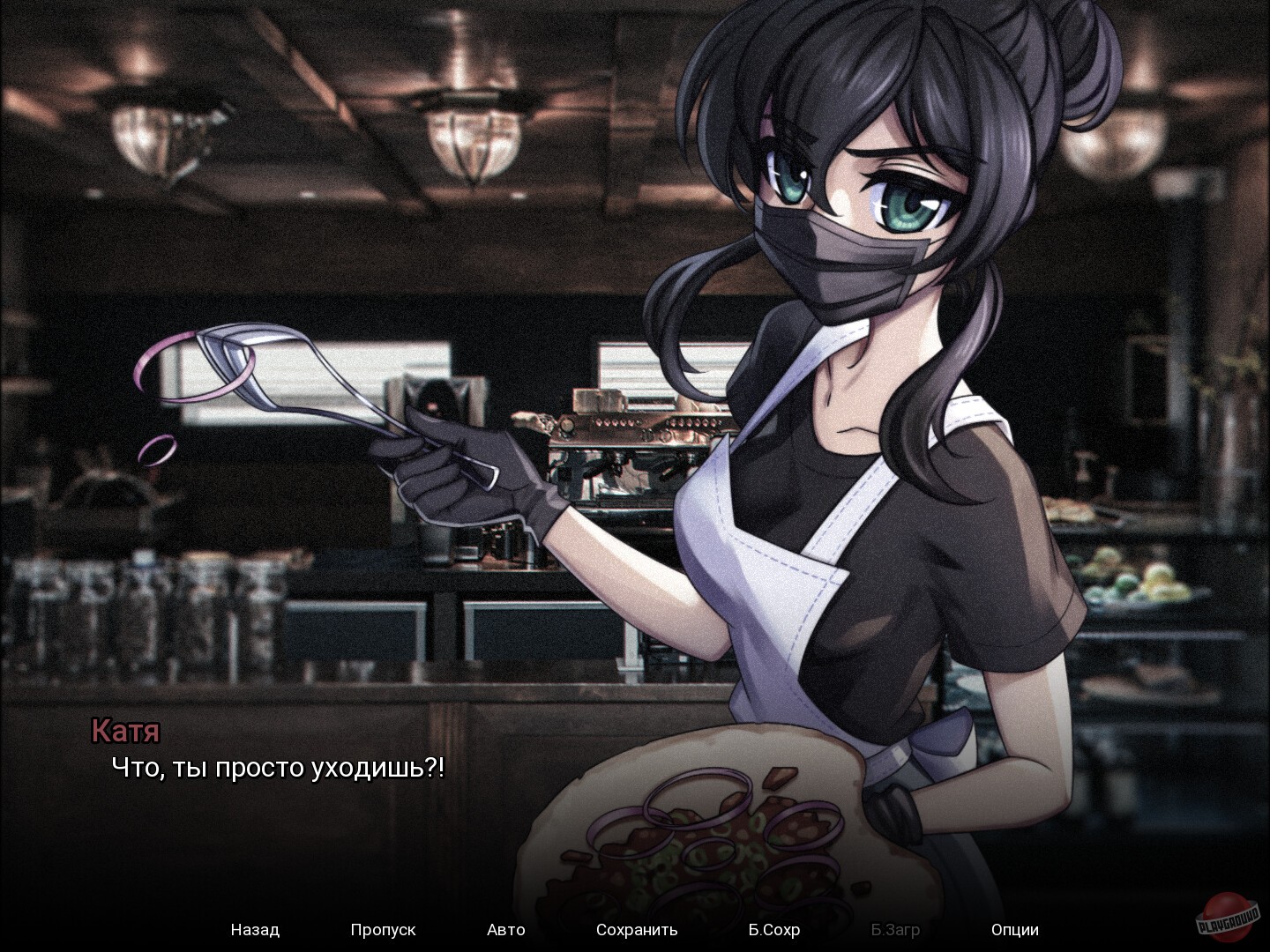Roll back dialogue with "Назад"
Viewport: 1270px width, 952px height.
[x=254, y=930]
